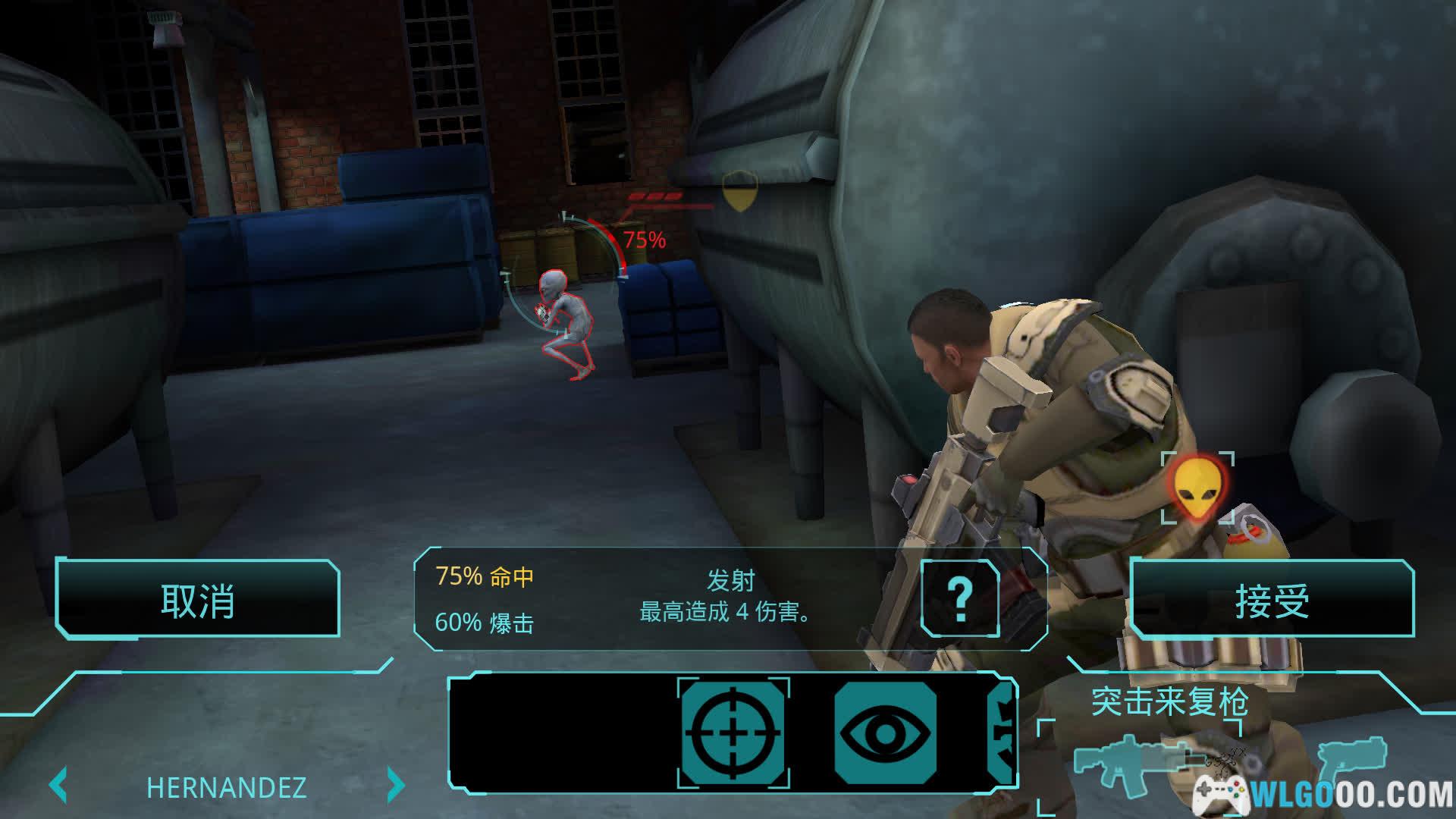This screenshot has width=1456, height=819.
Task: Select the crosshair fire ability
Action: point(733,733)
